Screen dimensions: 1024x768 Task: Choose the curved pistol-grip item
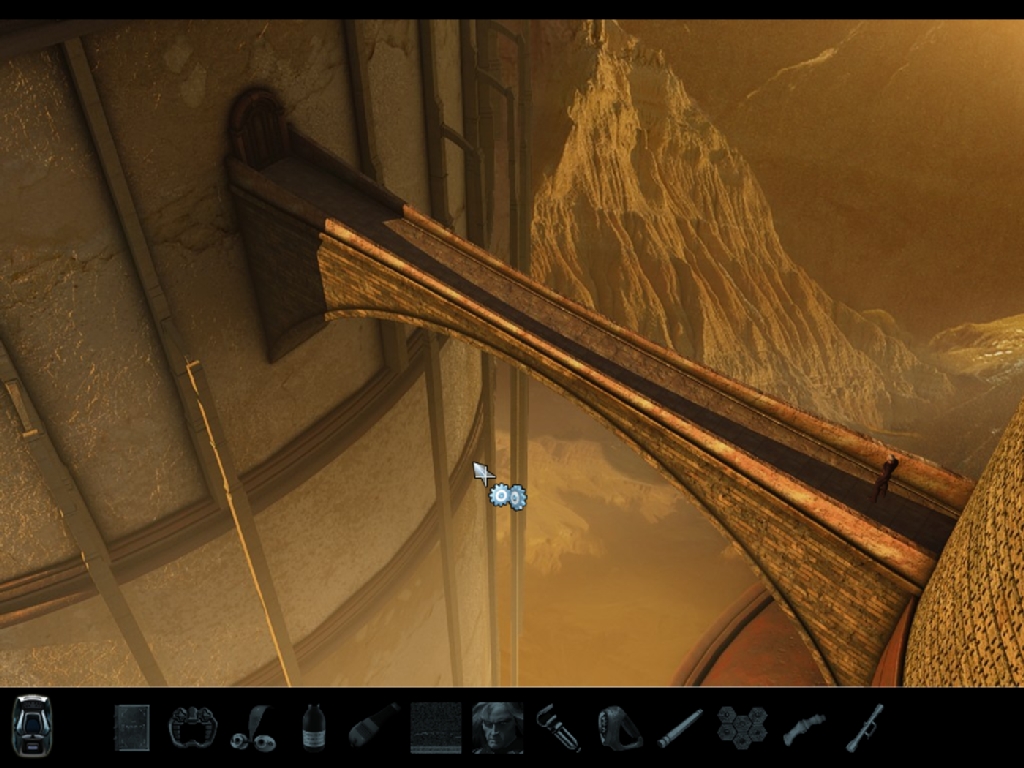(803, 727)
